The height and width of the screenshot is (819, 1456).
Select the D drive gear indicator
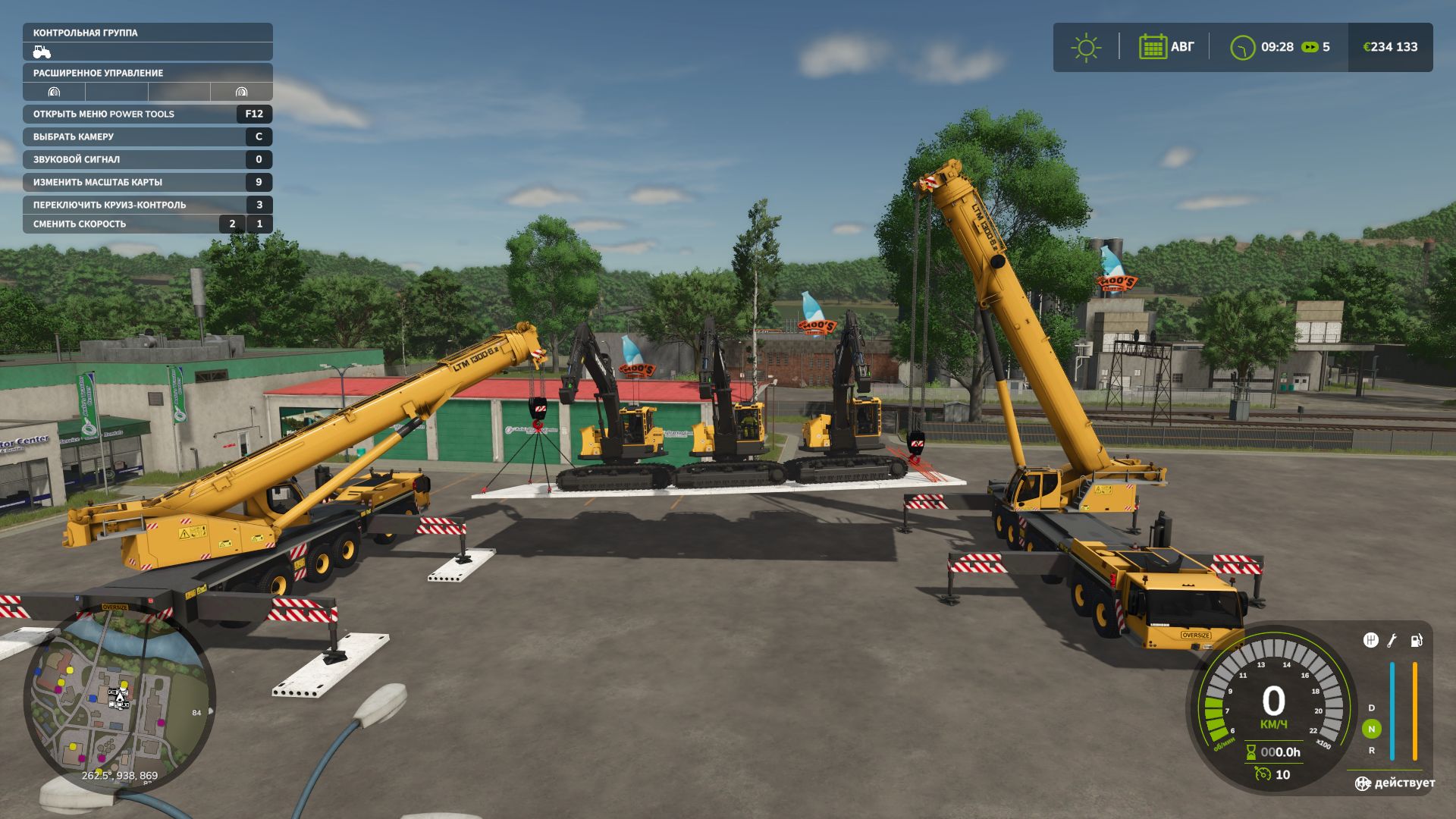pos(1371,708)
